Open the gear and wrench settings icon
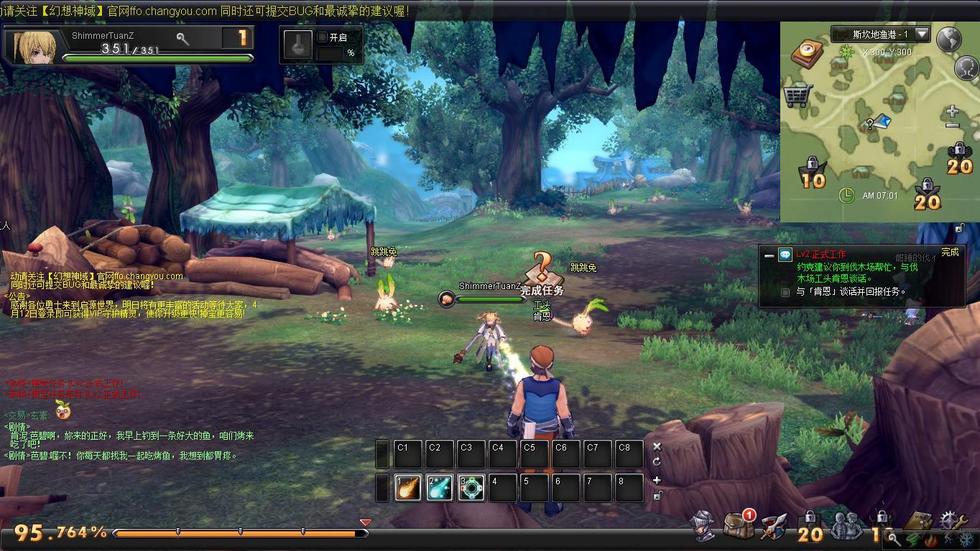 [948, 522]
